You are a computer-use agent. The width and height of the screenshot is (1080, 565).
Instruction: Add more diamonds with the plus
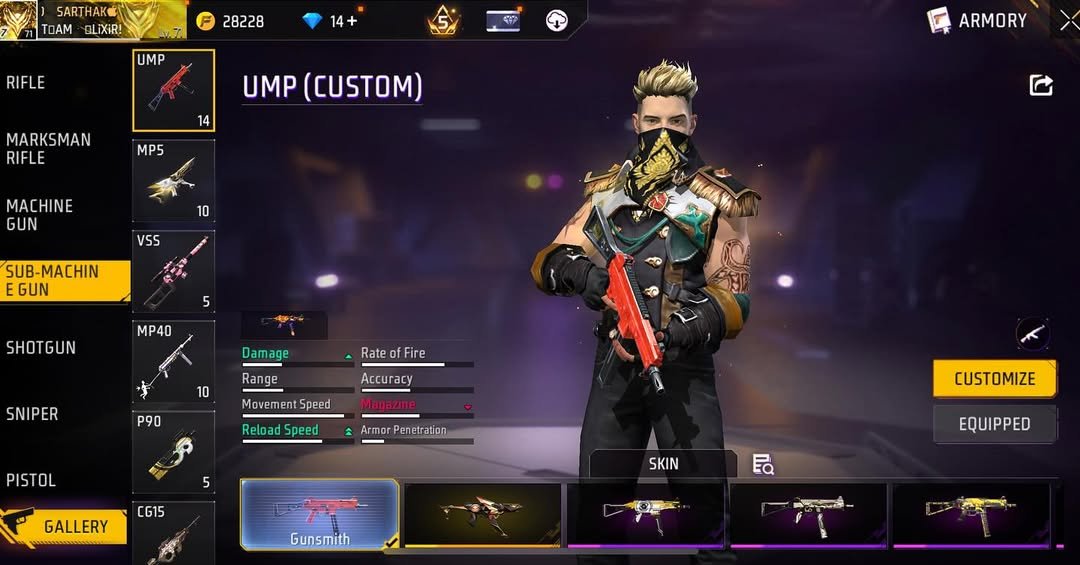[351, 21]
